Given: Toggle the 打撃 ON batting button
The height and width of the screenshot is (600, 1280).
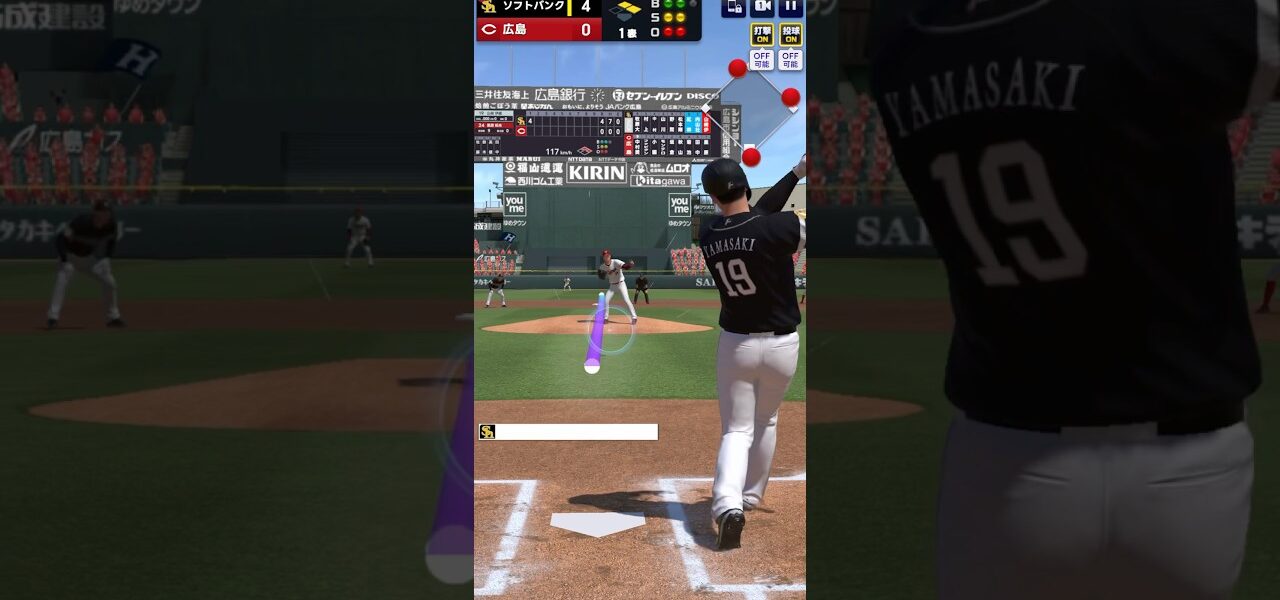Looking at the screenshot, I should [x=762, y=34].
